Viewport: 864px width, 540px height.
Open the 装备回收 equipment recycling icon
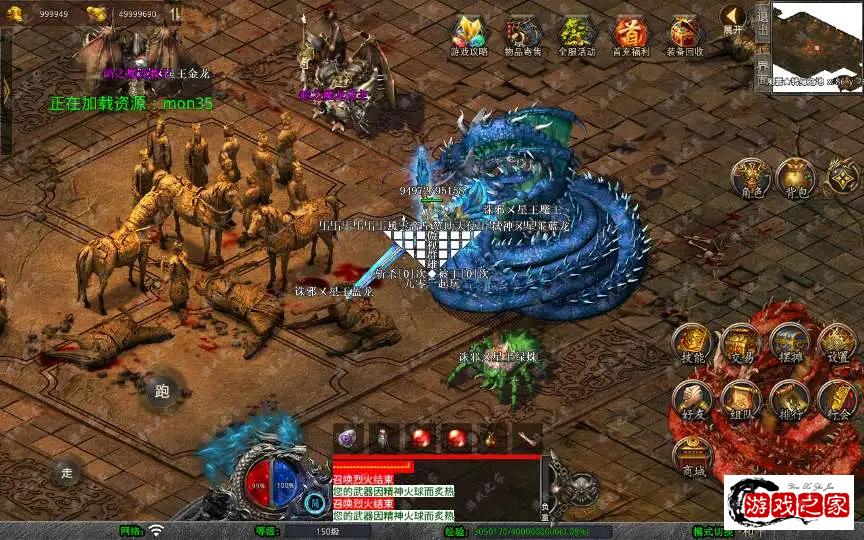pyautogui.click(x=685, y=34)
